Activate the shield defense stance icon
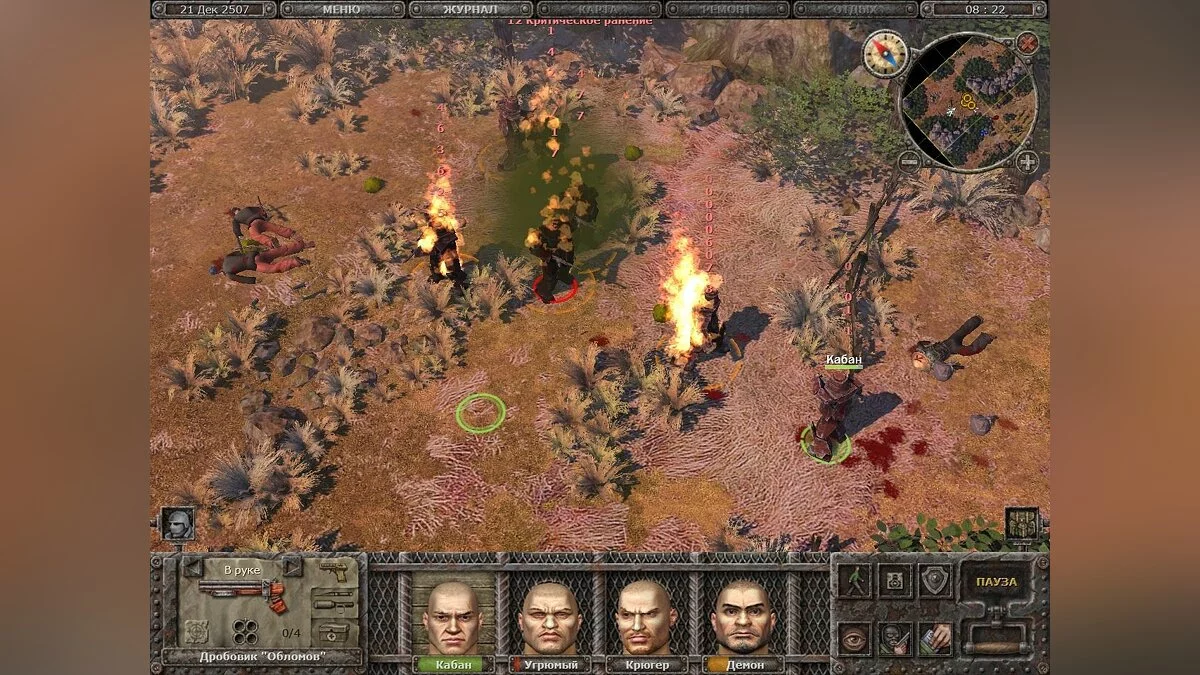Image resolution: width=1200 pixels, height=675 pixels. 936,581
